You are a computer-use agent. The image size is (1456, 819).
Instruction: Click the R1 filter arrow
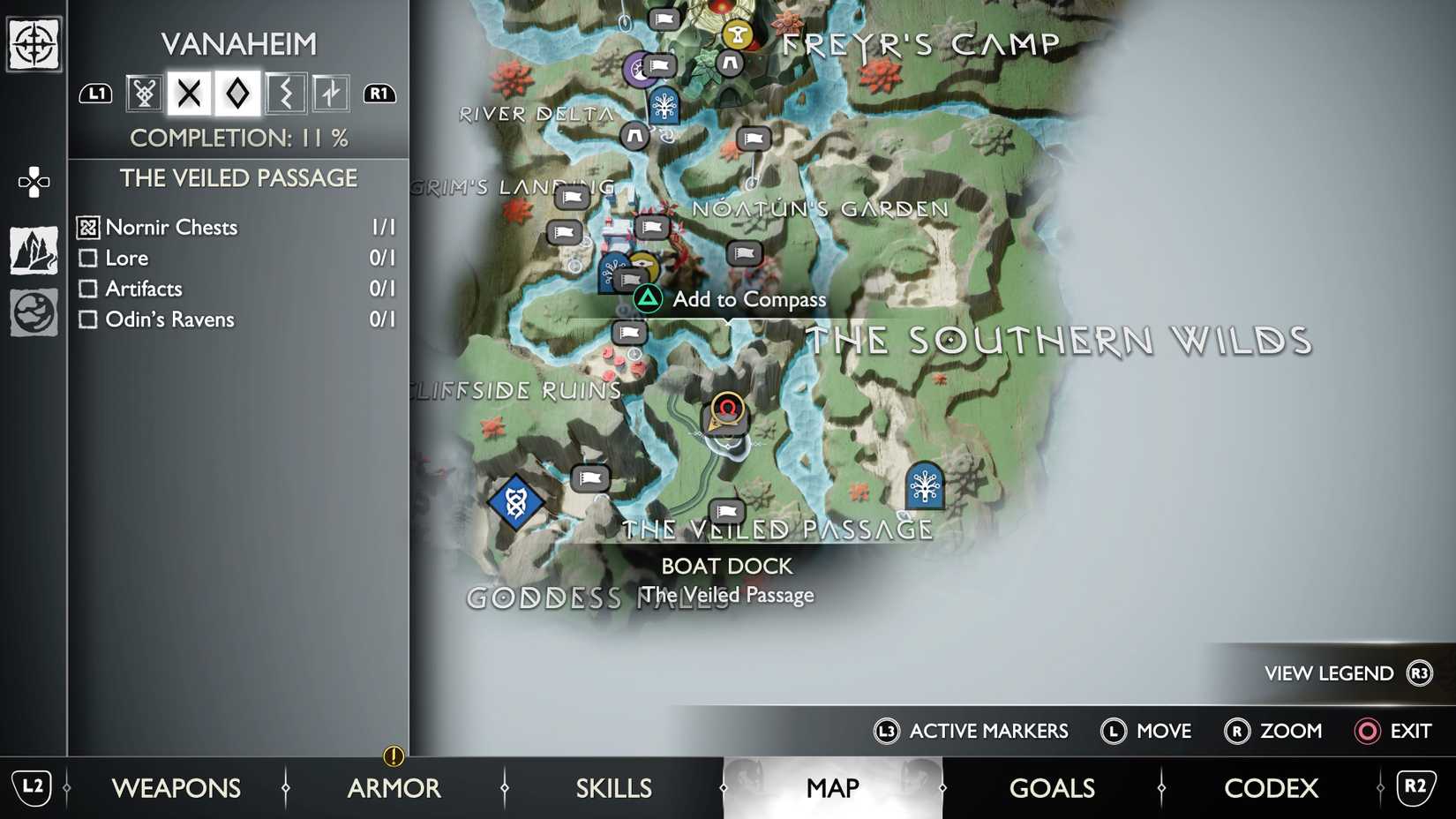[x=379, y=93]
